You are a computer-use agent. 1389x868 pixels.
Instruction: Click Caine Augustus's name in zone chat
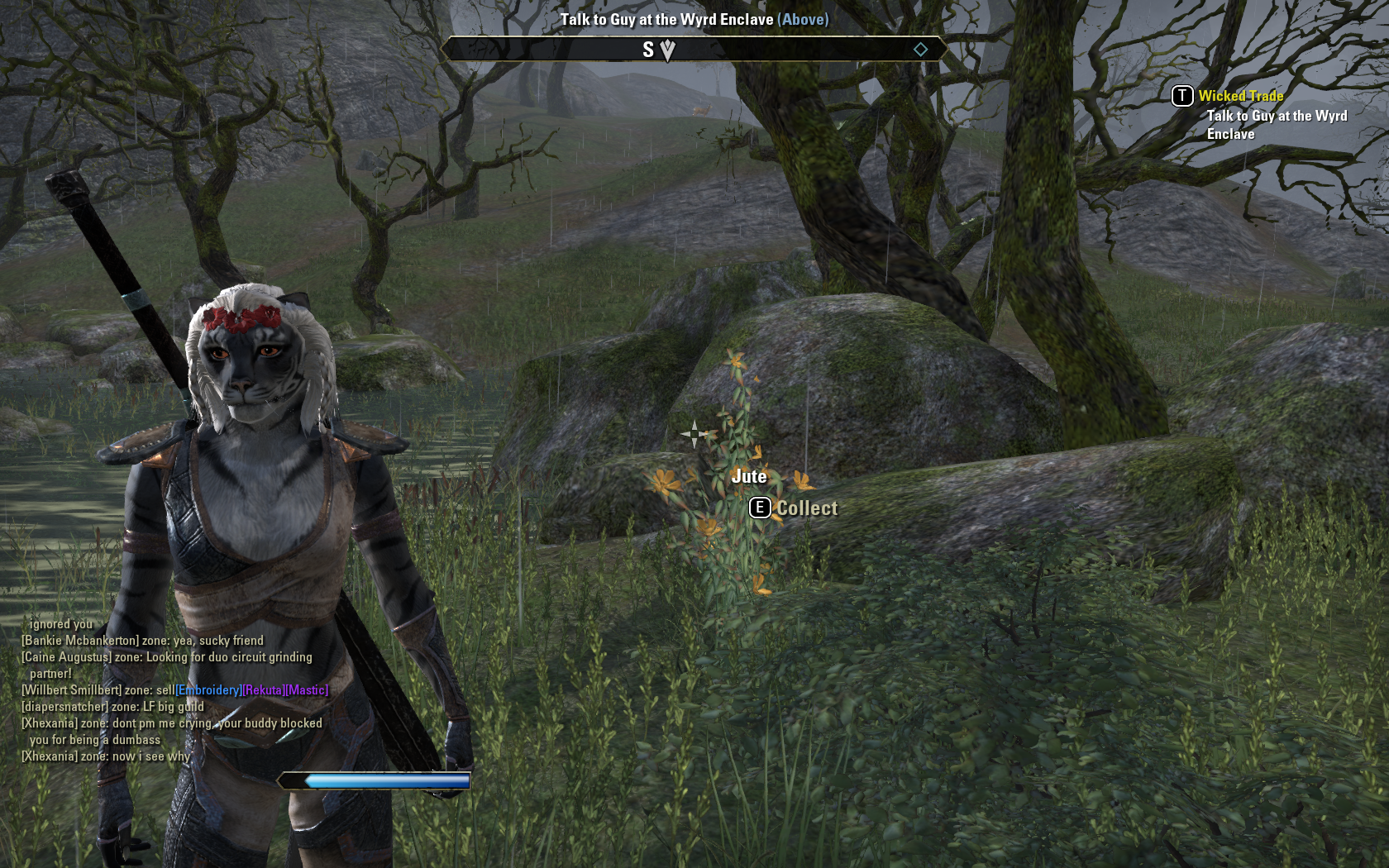click(66, 657)
